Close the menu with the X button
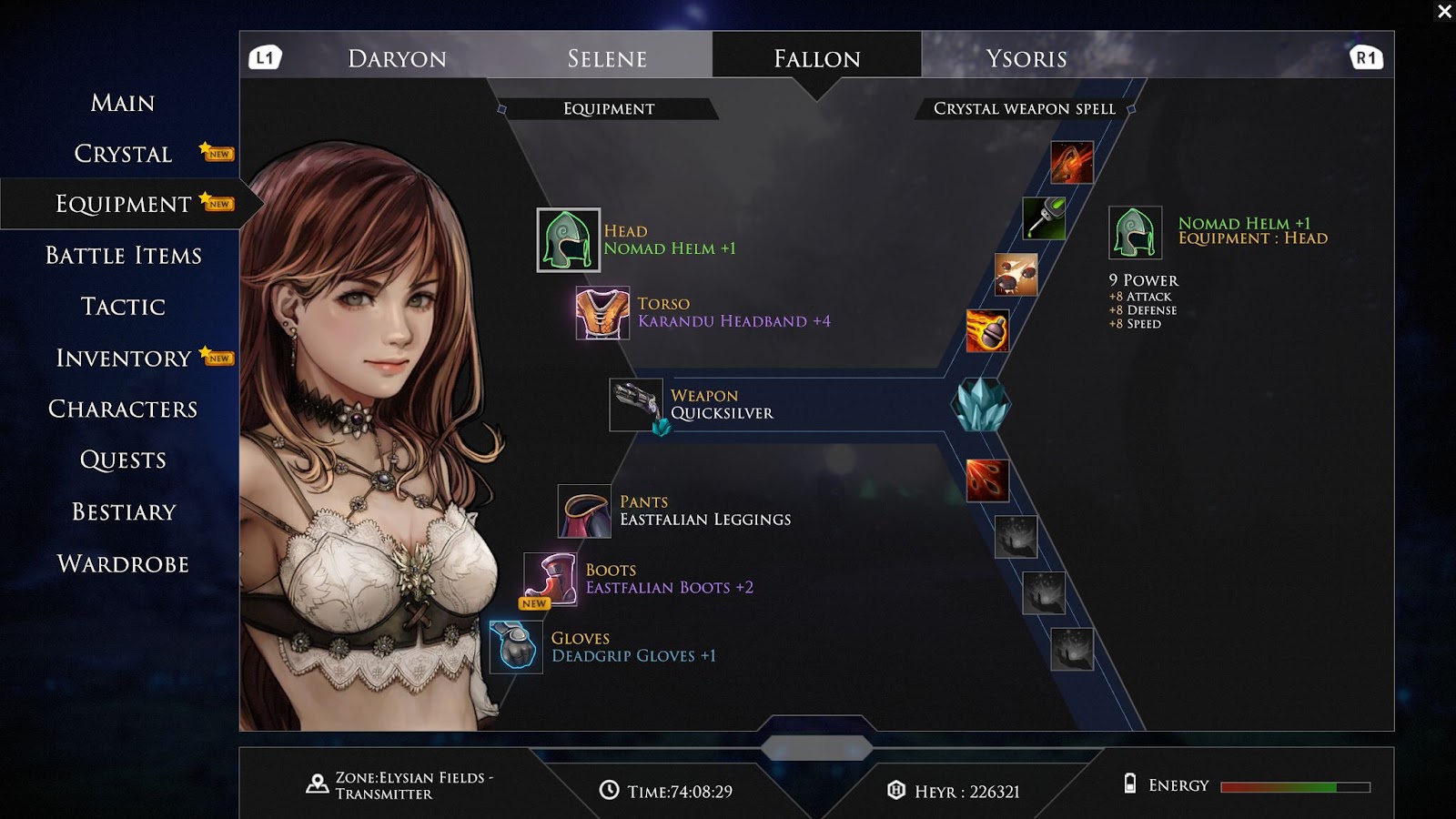Viewport: 1456px width, 819px height. tap(1444, 12)
